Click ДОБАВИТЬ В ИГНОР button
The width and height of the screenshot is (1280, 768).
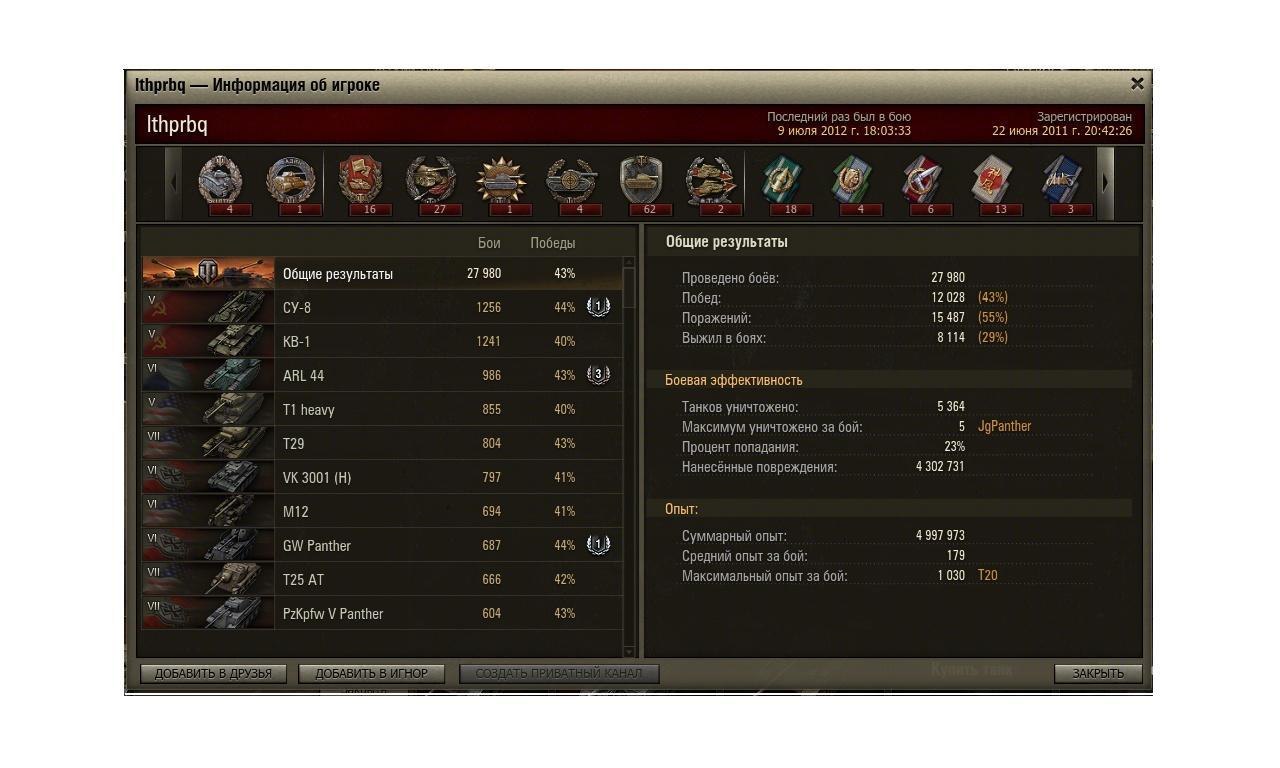click(x=371, y=673)
